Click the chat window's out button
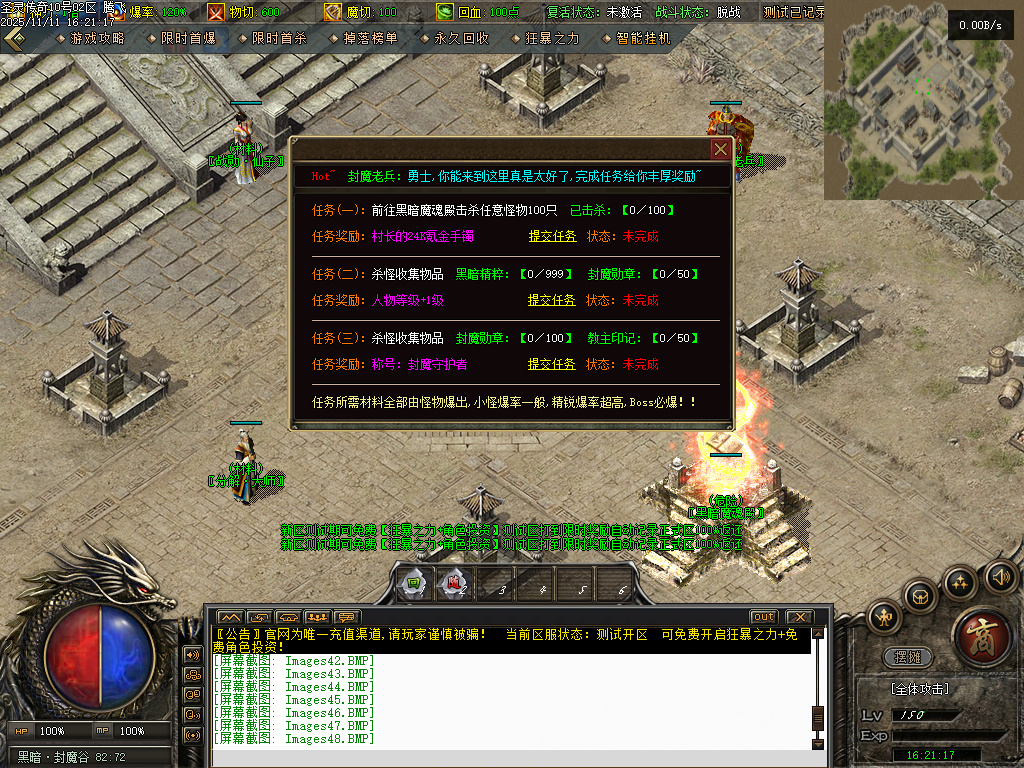This screenshot has height=768, width=1024. [763, 616]
